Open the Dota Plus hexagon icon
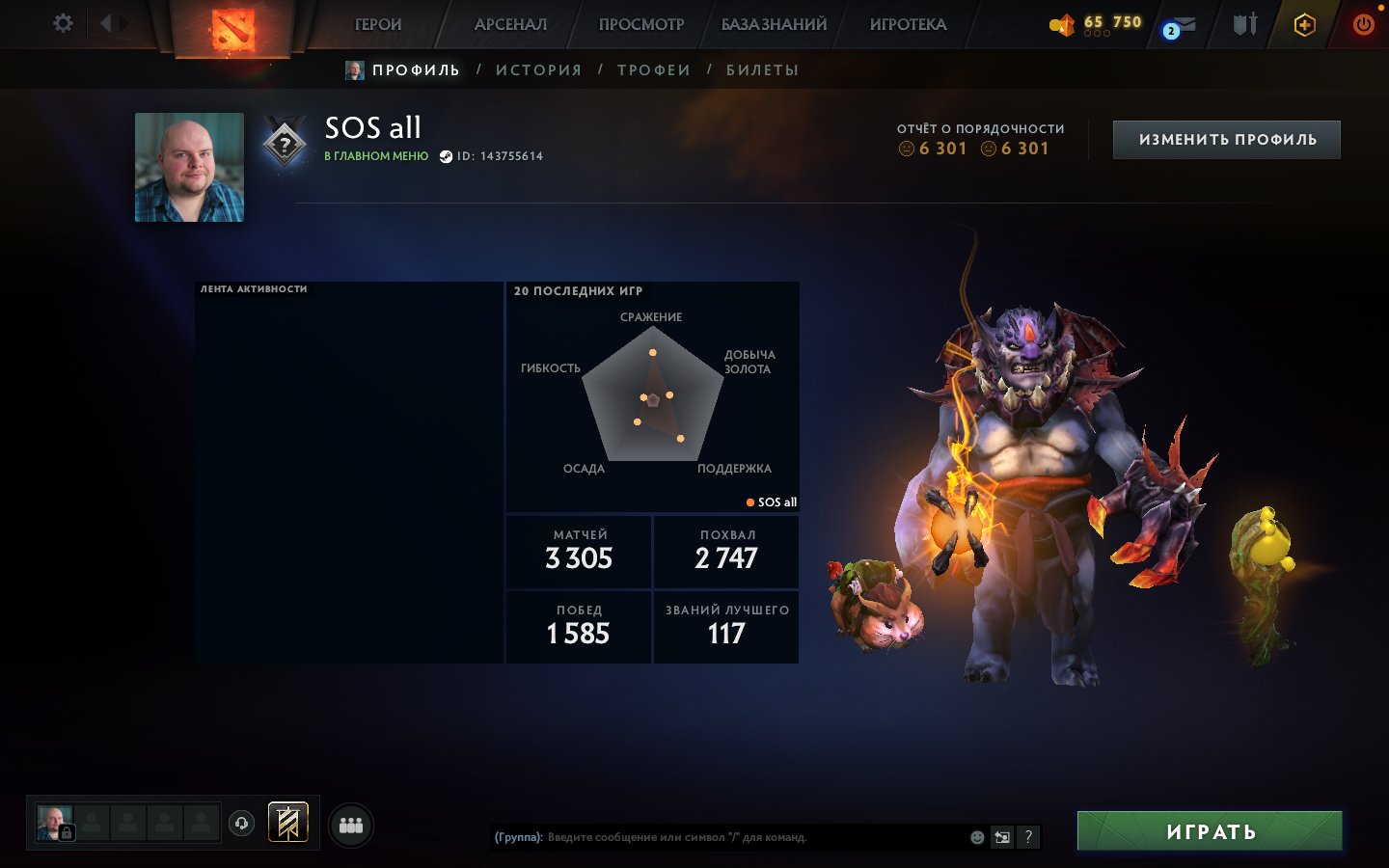 (x=1303, y=25)
